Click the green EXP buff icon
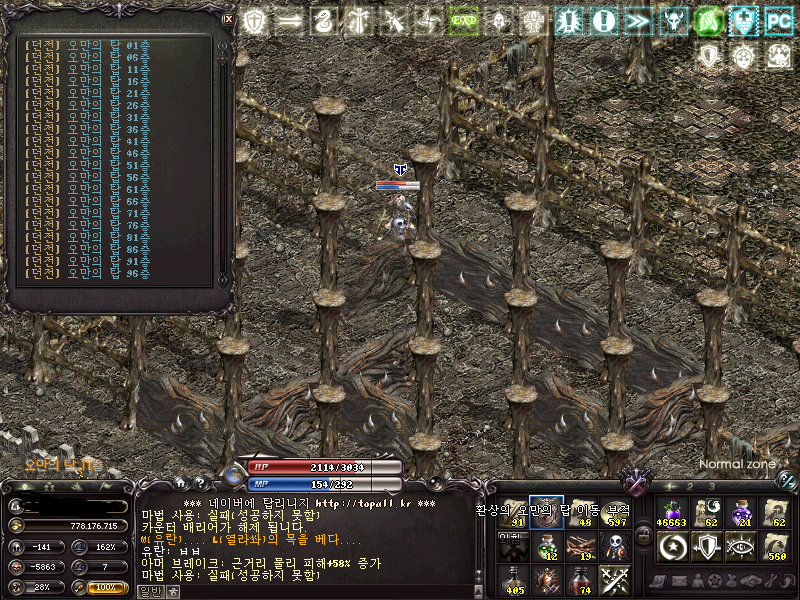 (462, 20)
